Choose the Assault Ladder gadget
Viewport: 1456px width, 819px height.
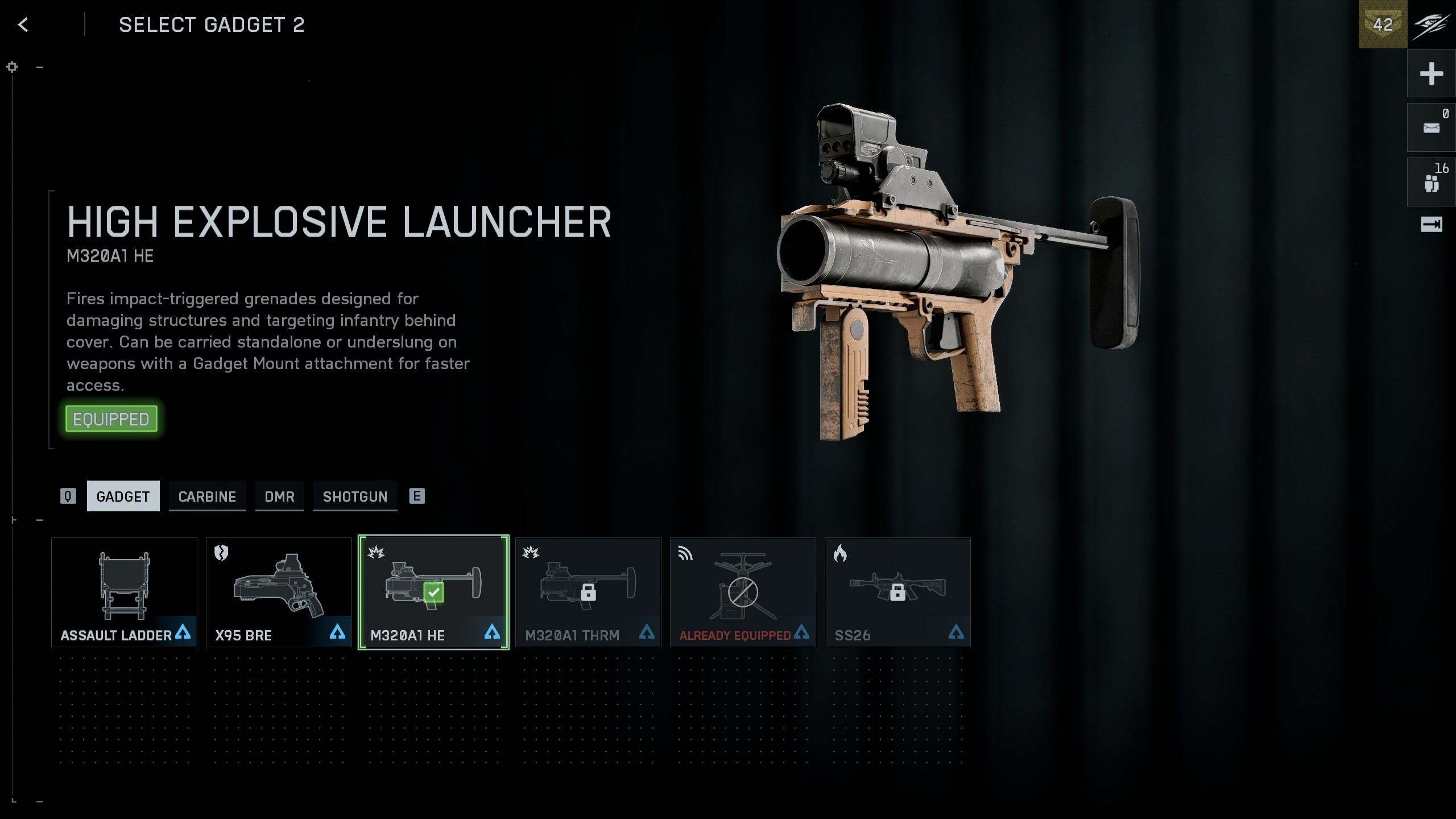click(x=124, y=592)
